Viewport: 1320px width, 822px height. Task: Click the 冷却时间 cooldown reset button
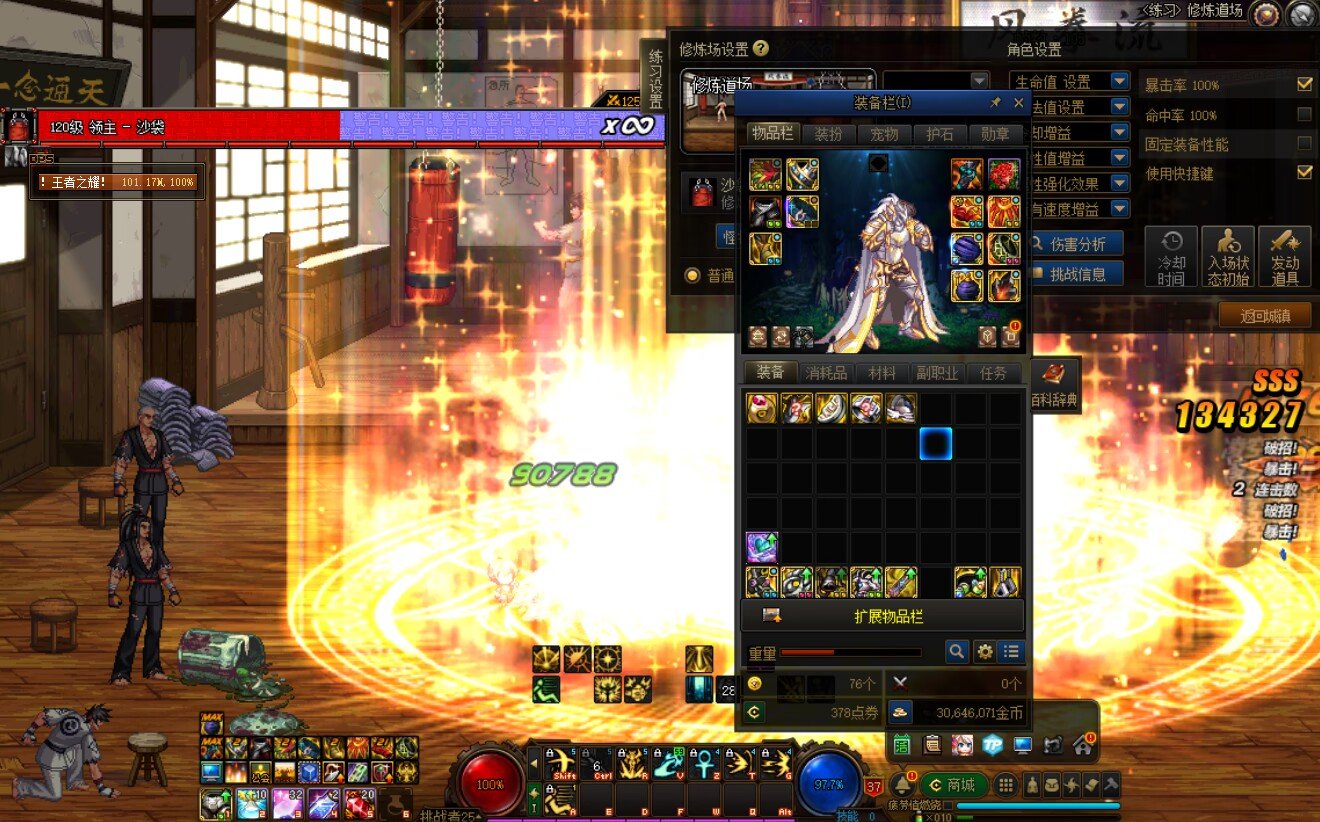[x=1171, y=257]
